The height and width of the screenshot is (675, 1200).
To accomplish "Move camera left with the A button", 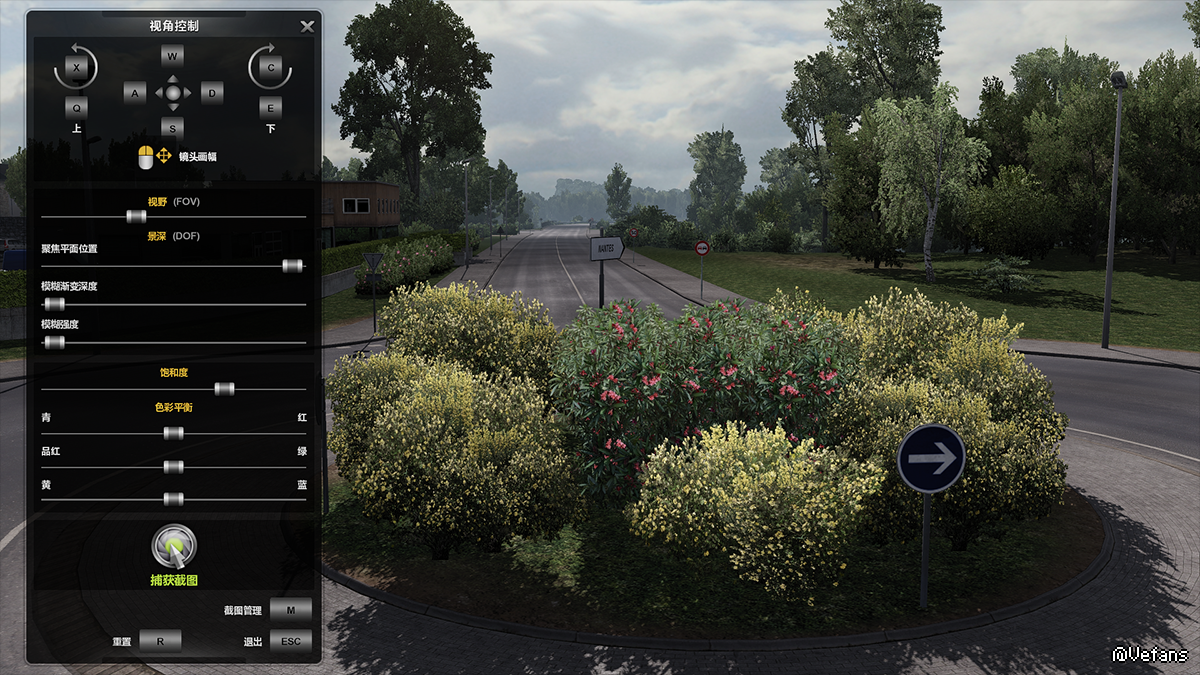I will pos(135,93).
